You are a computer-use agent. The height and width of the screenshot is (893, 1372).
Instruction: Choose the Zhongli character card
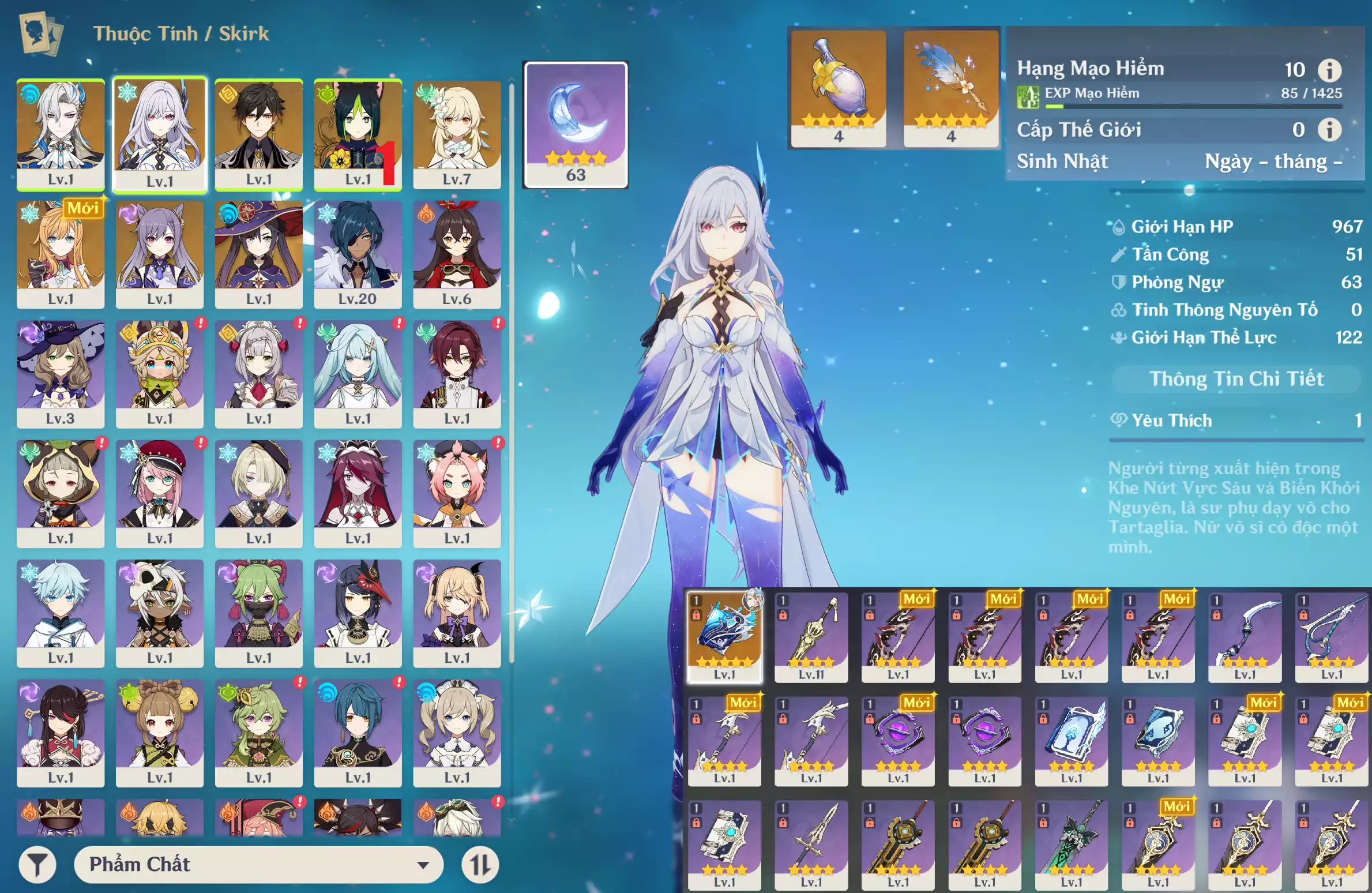258,134
